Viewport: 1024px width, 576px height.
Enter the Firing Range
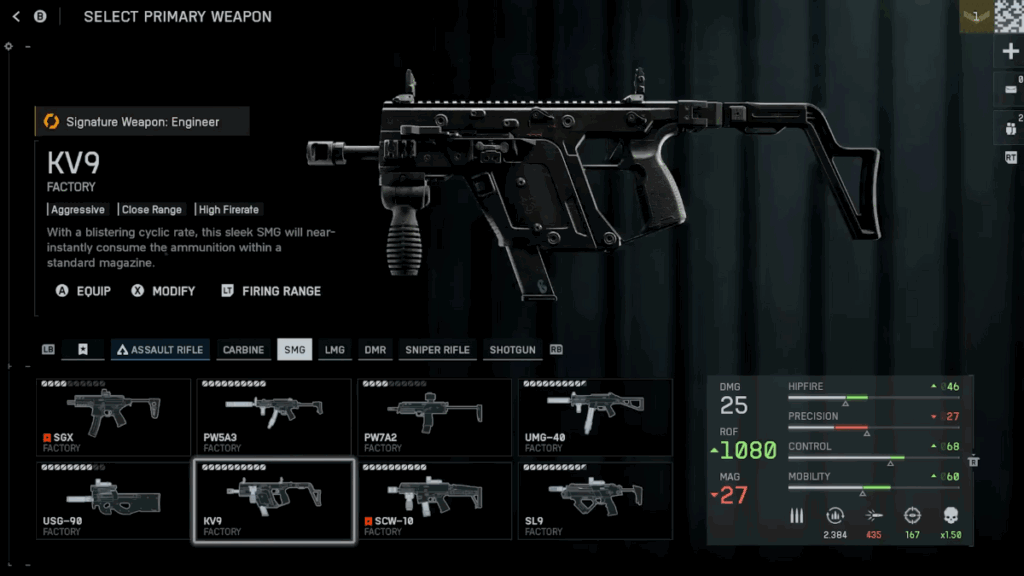point(271,291)
